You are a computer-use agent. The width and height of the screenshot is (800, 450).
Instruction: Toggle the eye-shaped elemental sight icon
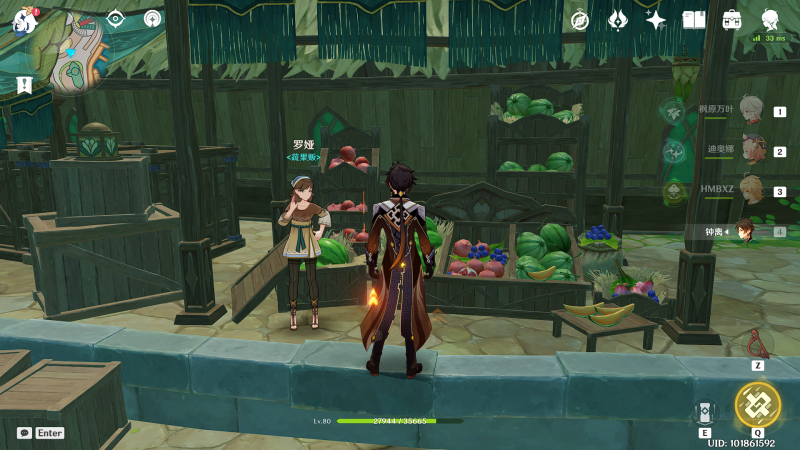115,18
